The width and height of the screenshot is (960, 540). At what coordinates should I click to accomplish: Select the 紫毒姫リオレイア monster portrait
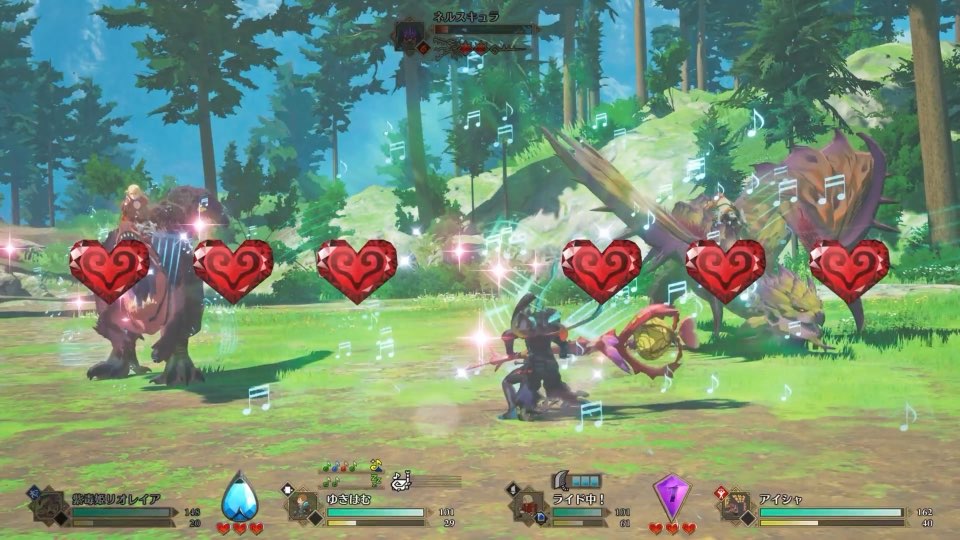tap(51, 506)
